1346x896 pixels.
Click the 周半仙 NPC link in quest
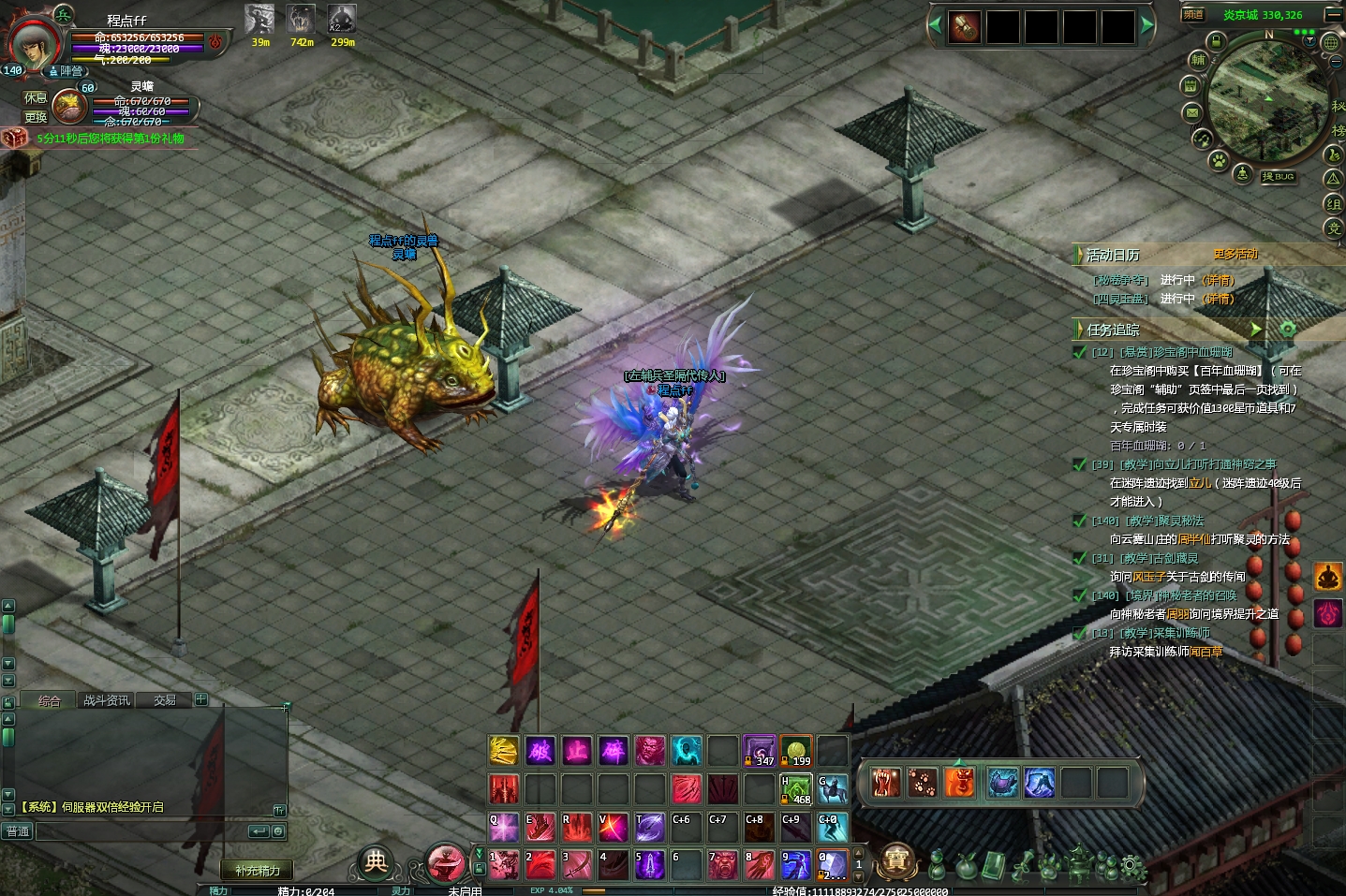pos(1193,539)
